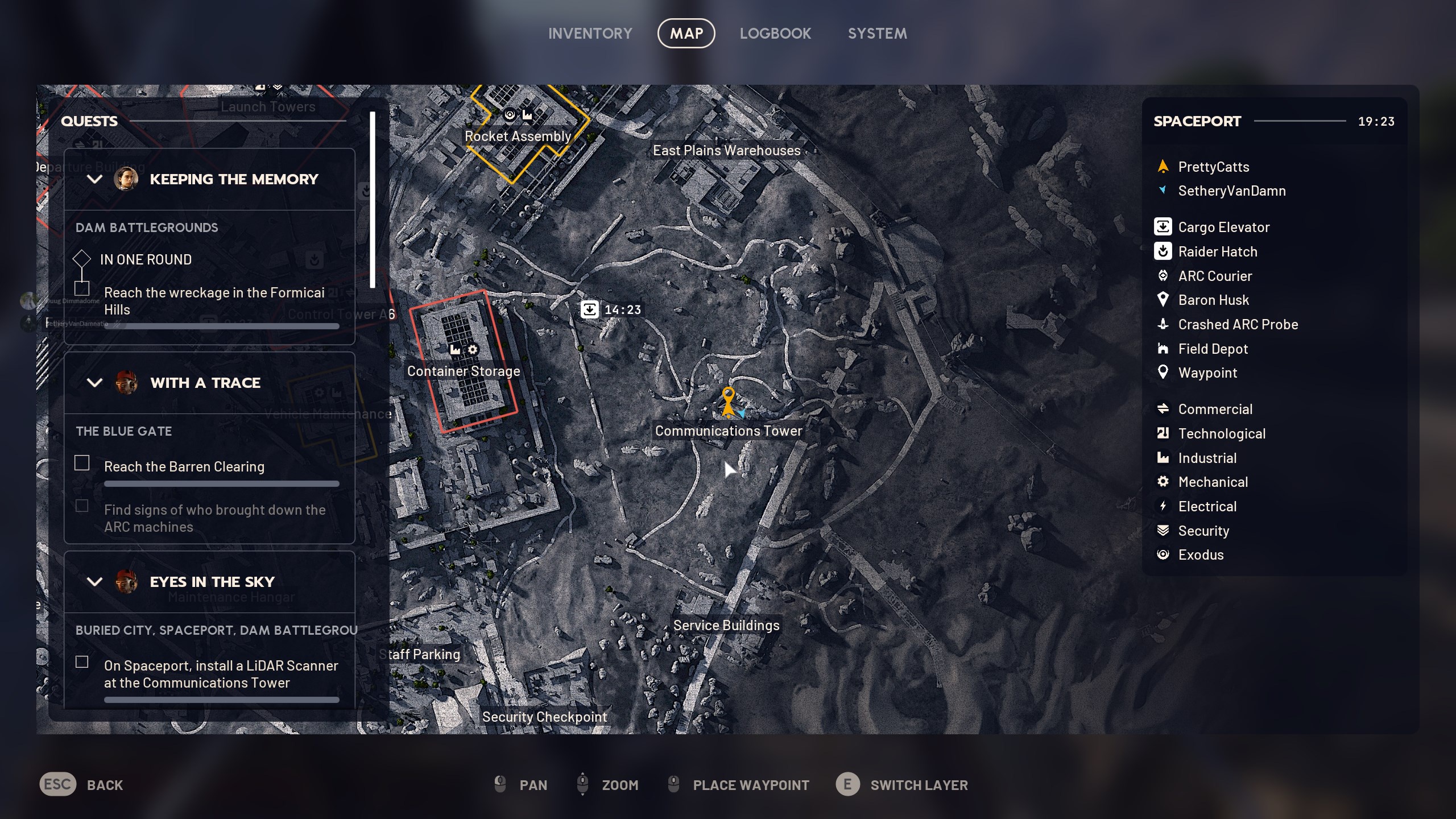This screenshot has height=819, width=1456.
Task: Click the quest panel scrollbar
Action: coord(373,200)
